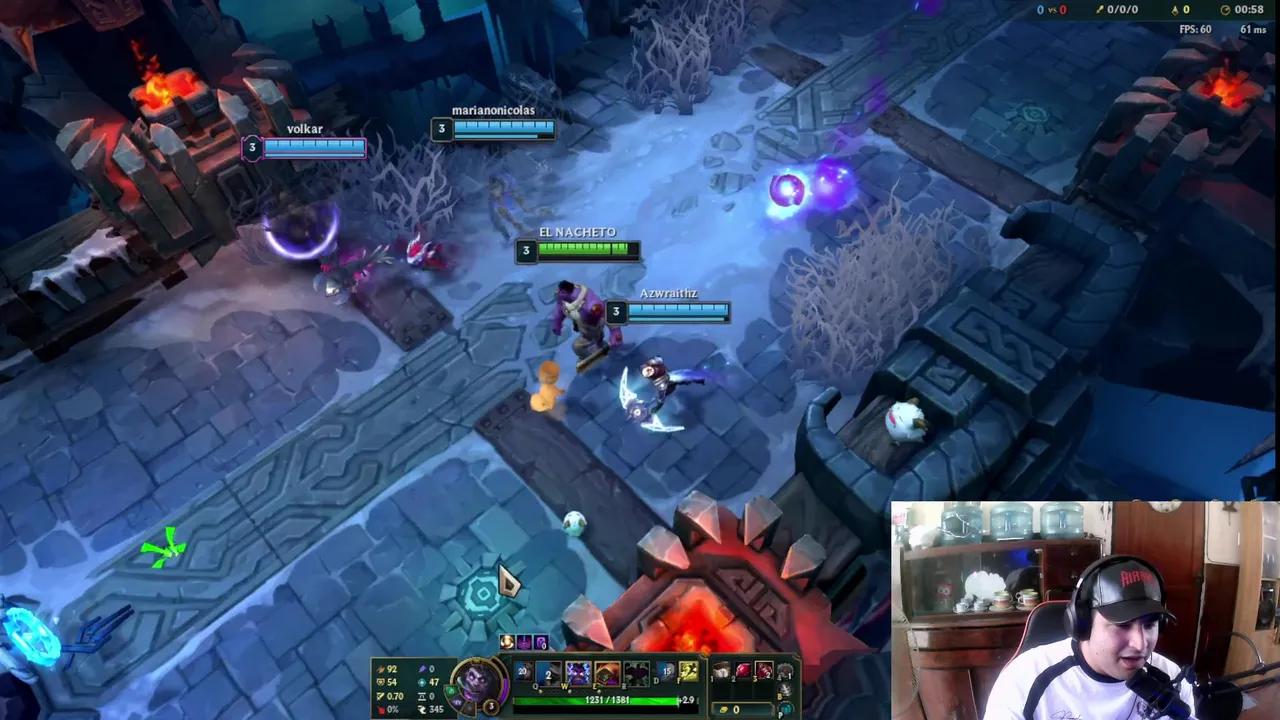Screen dimensions: 1280x720
Task: Click the purple buff icon above the HUD
Action: coord(524,642)
